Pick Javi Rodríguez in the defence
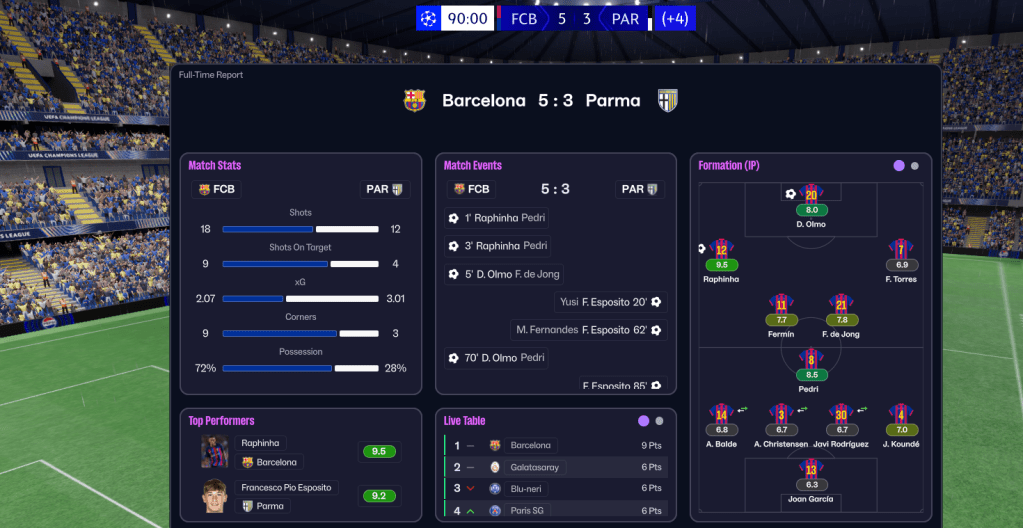Screen dimensions: 1023x528 click(841, 415)
